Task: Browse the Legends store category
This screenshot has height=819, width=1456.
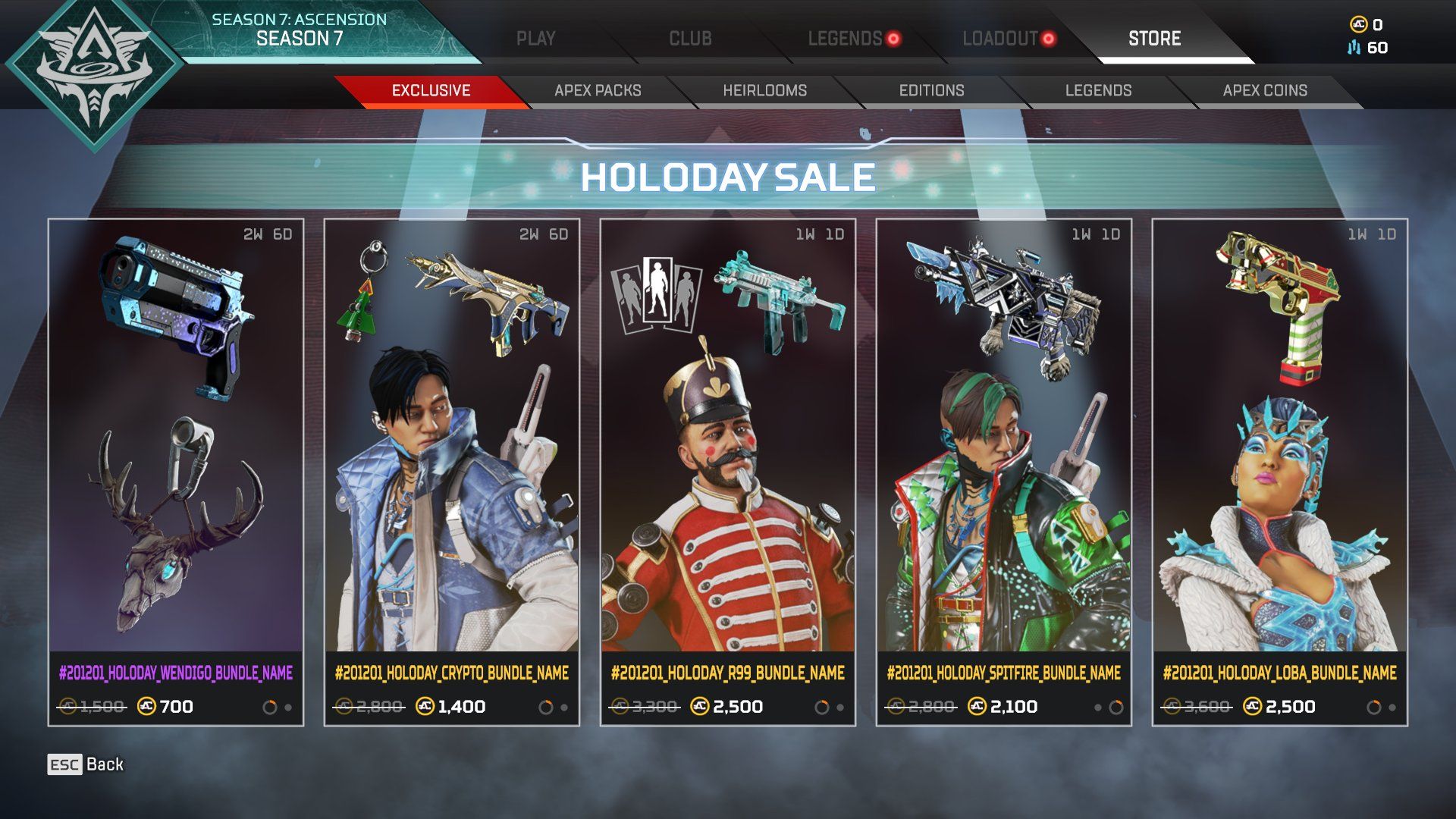Action: click(1098, 91)
